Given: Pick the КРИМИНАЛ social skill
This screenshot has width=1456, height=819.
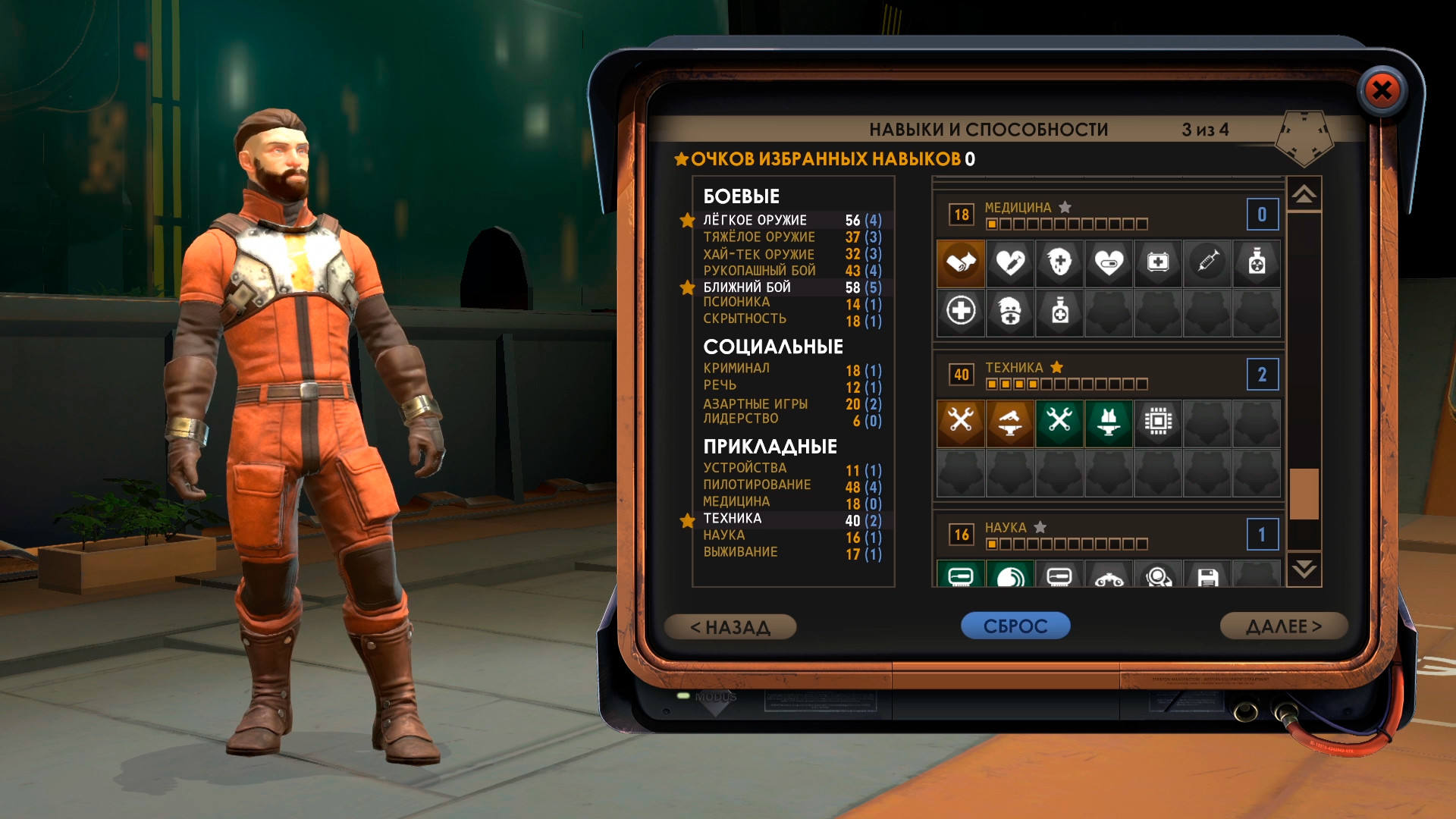Looking at the screenshot, I should coord(789,369).
